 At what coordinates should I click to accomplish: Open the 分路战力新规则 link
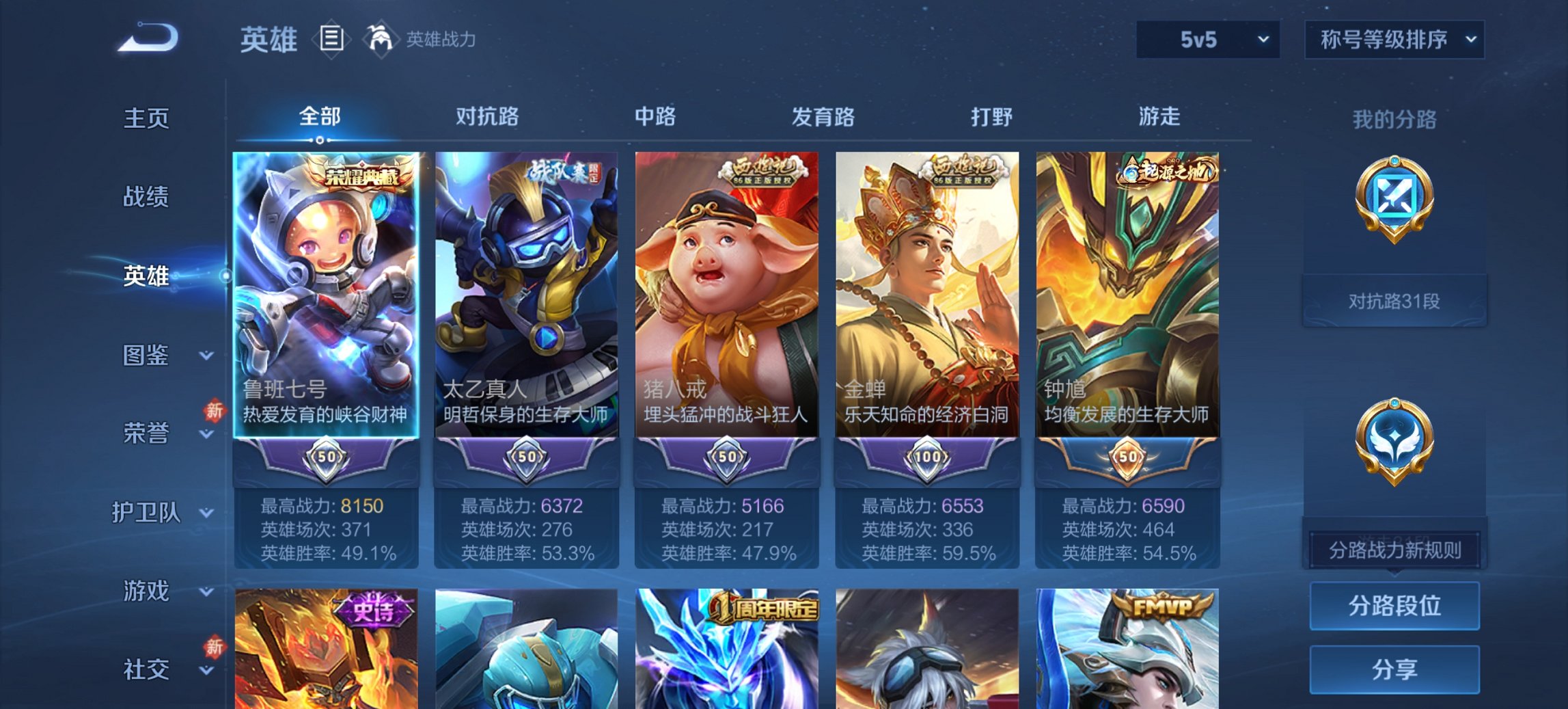[1394, 549]
